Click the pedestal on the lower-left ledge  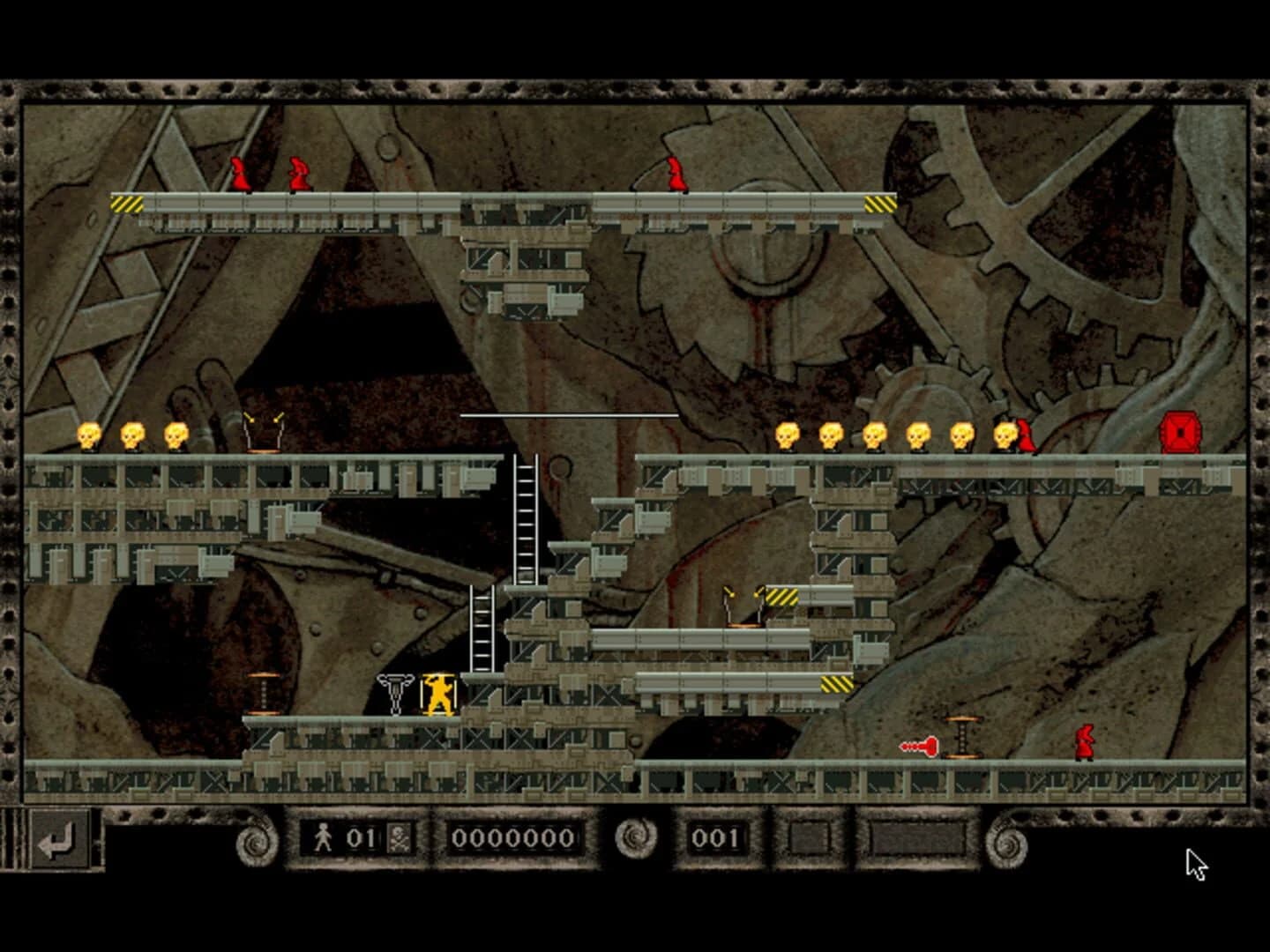264,694
